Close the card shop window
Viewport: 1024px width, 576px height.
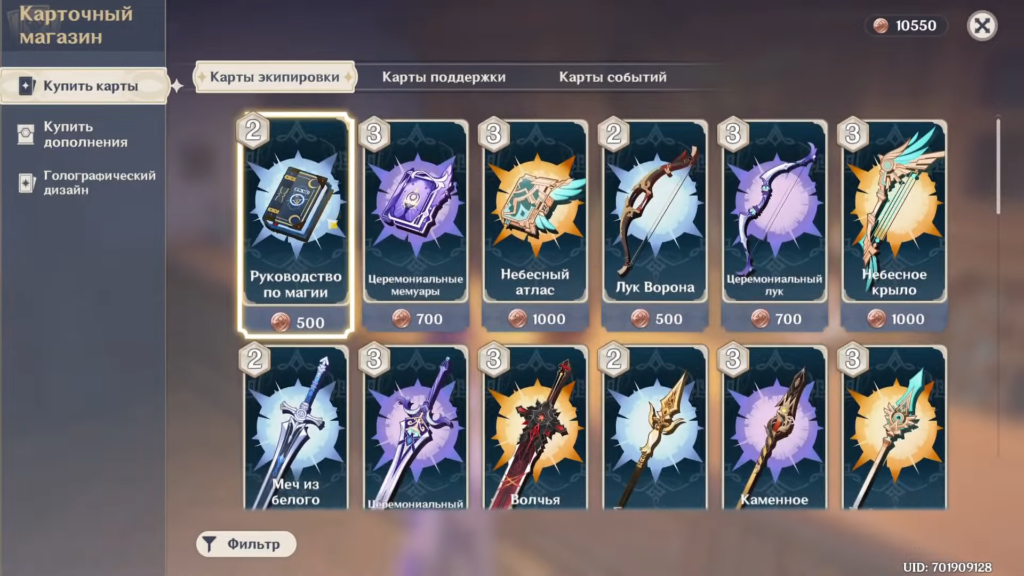click(982, 26)
